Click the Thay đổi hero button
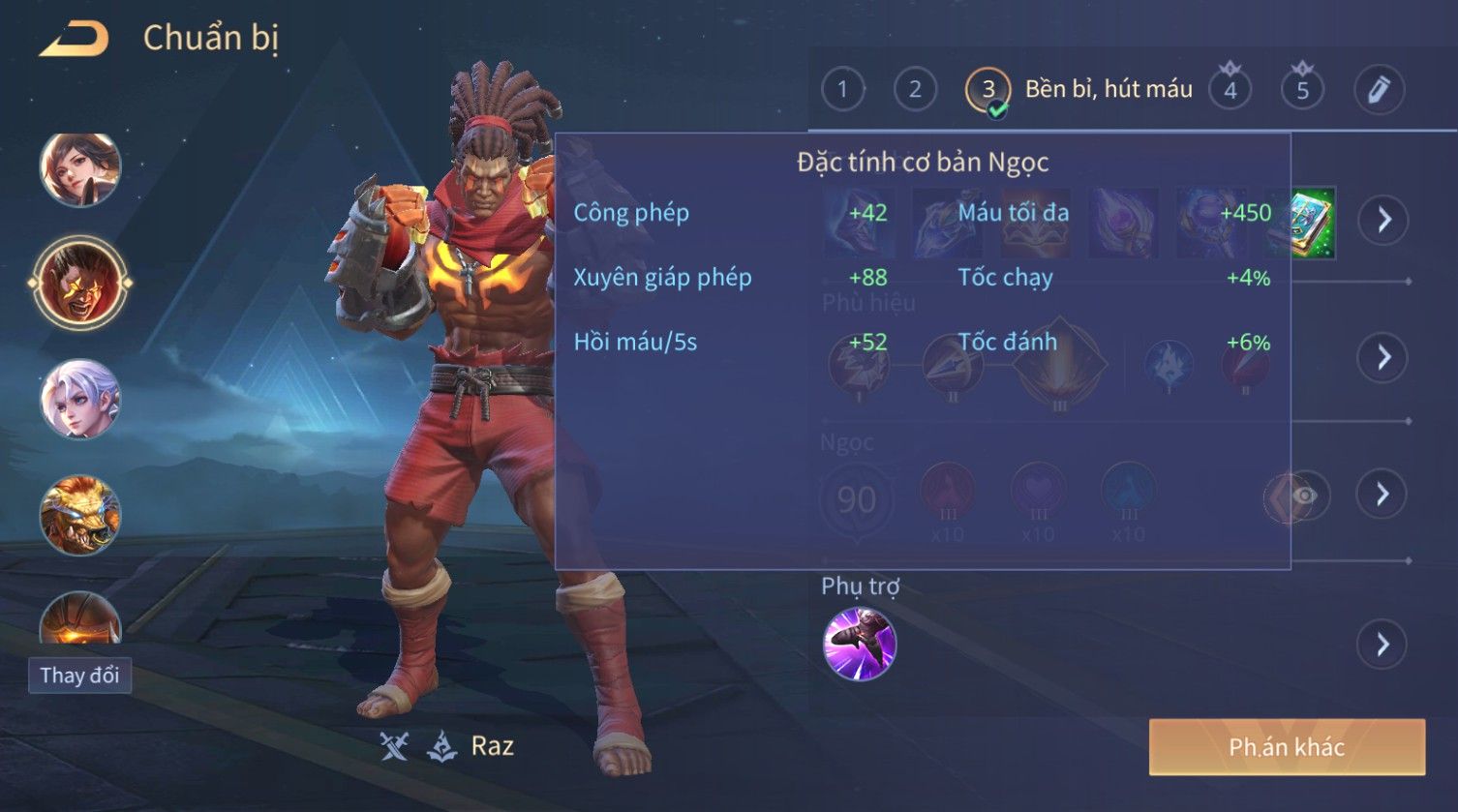 [79, 675]
